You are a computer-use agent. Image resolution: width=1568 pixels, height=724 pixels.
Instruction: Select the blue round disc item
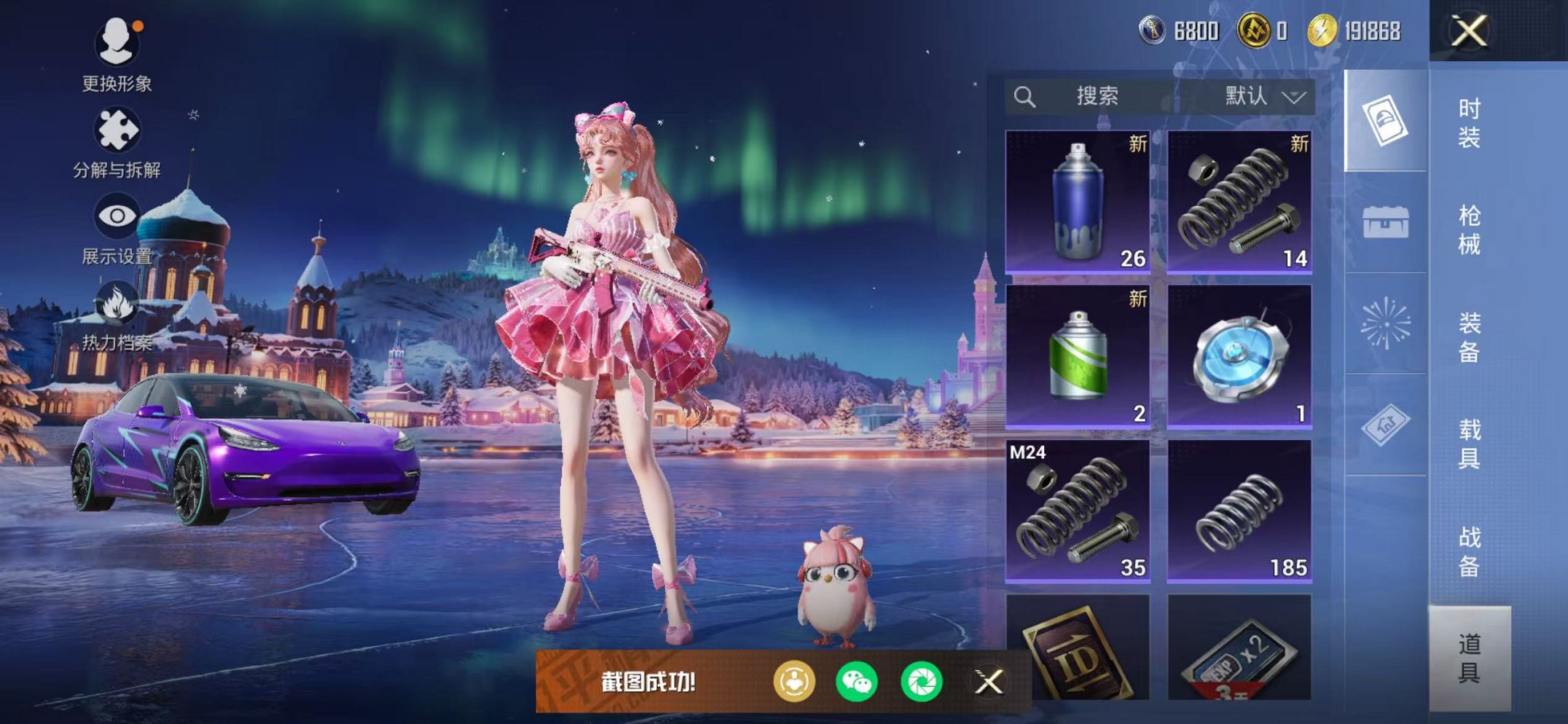[1239, 356]
